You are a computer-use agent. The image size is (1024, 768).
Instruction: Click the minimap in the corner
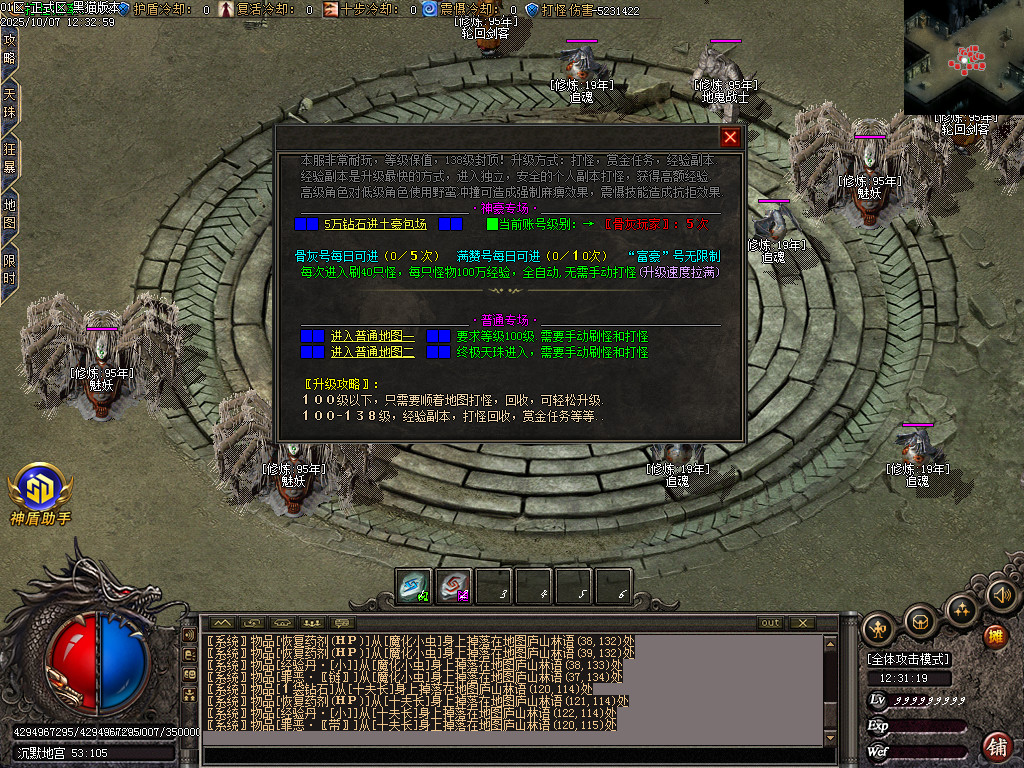[963, 55]
